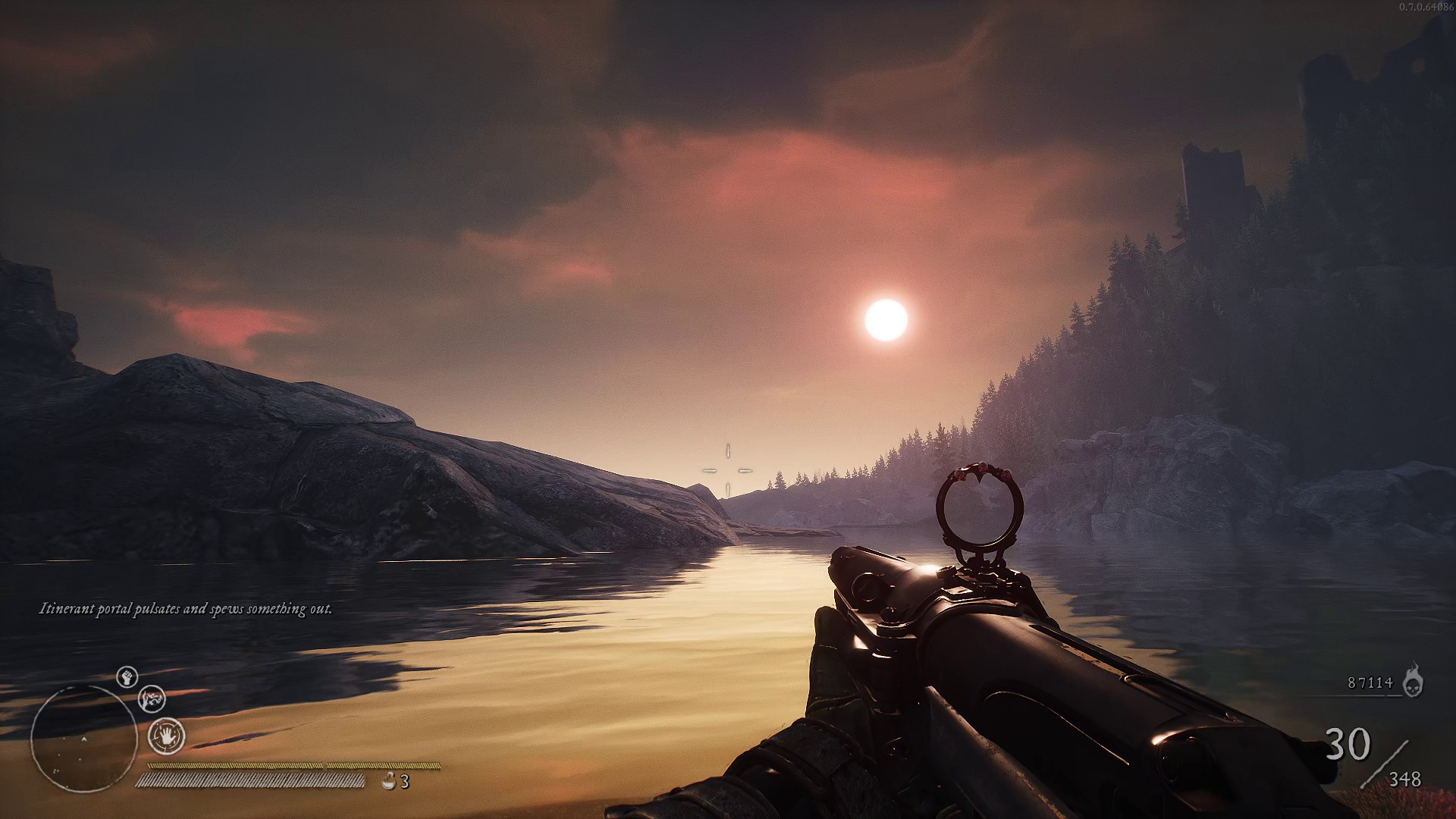Click the flaming skull currency icon

(1412, 680)
